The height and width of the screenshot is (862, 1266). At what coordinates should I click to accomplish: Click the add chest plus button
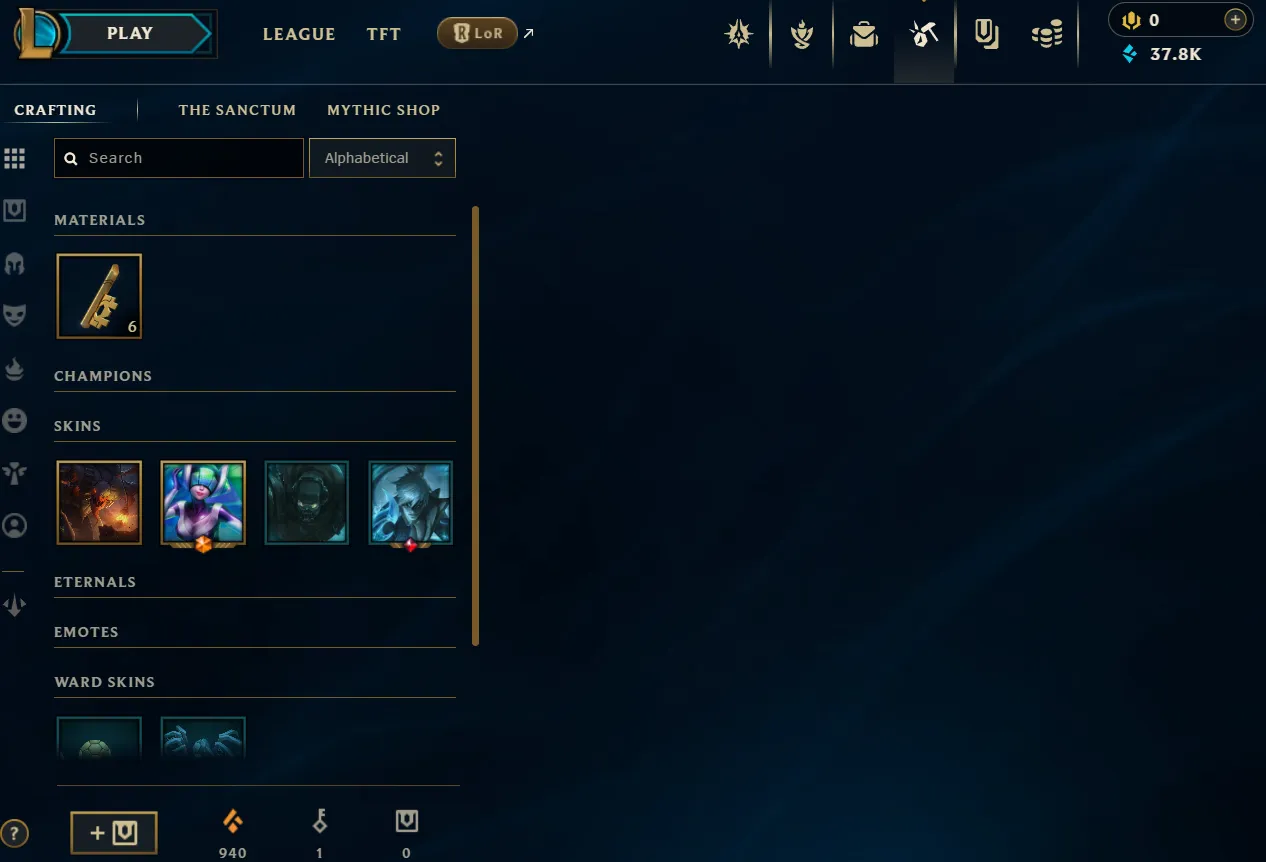[x=114, y=833]
